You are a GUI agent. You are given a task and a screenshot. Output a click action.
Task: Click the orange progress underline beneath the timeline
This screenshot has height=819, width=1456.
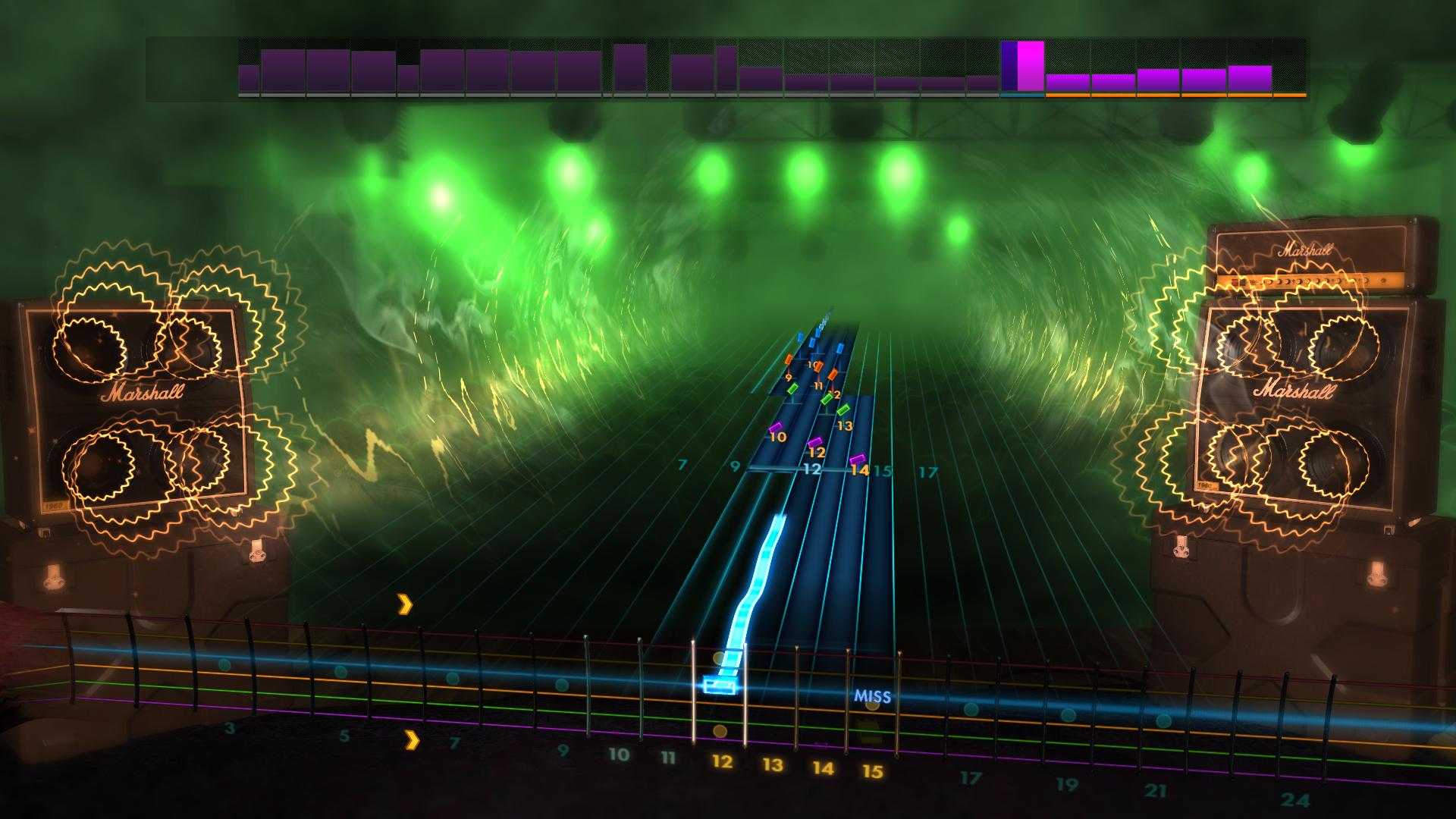(x=1175, y=96)
